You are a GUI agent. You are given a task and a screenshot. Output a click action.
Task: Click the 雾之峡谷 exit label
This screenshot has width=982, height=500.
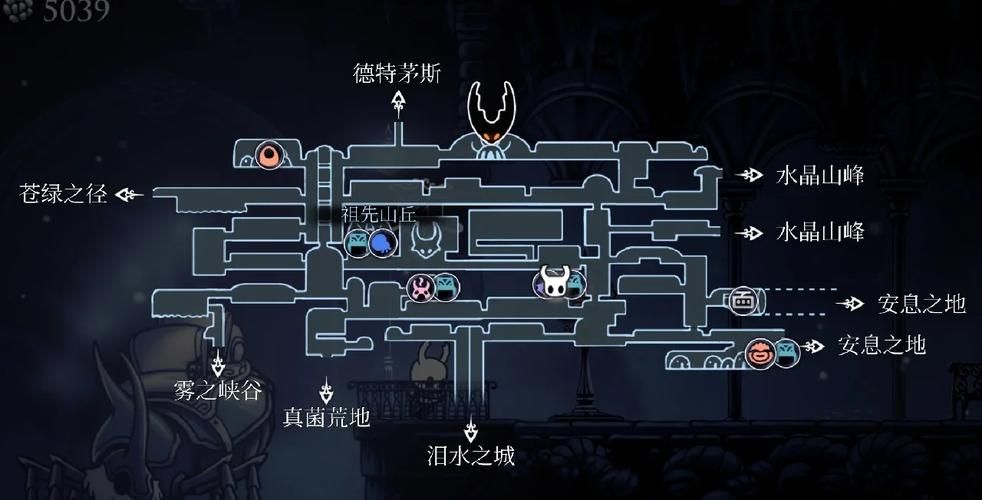(218, 391)
